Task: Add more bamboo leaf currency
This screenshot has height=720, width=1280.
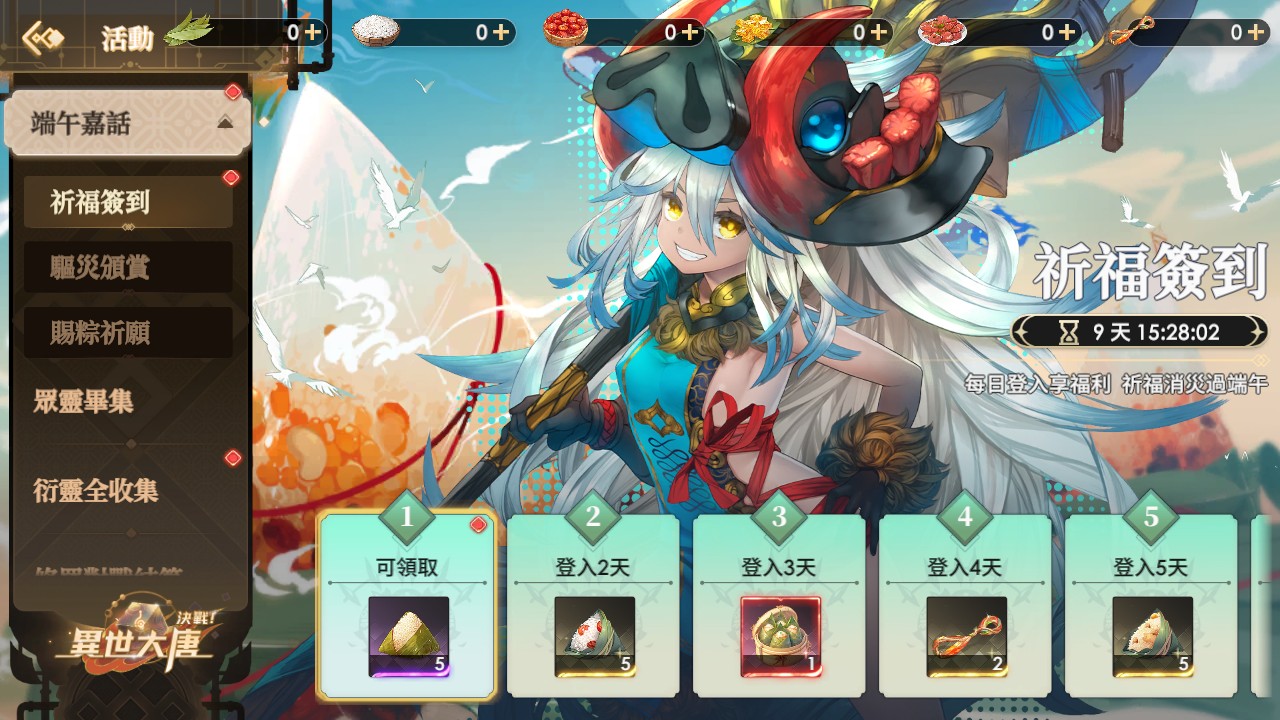Action: [312, 32]
